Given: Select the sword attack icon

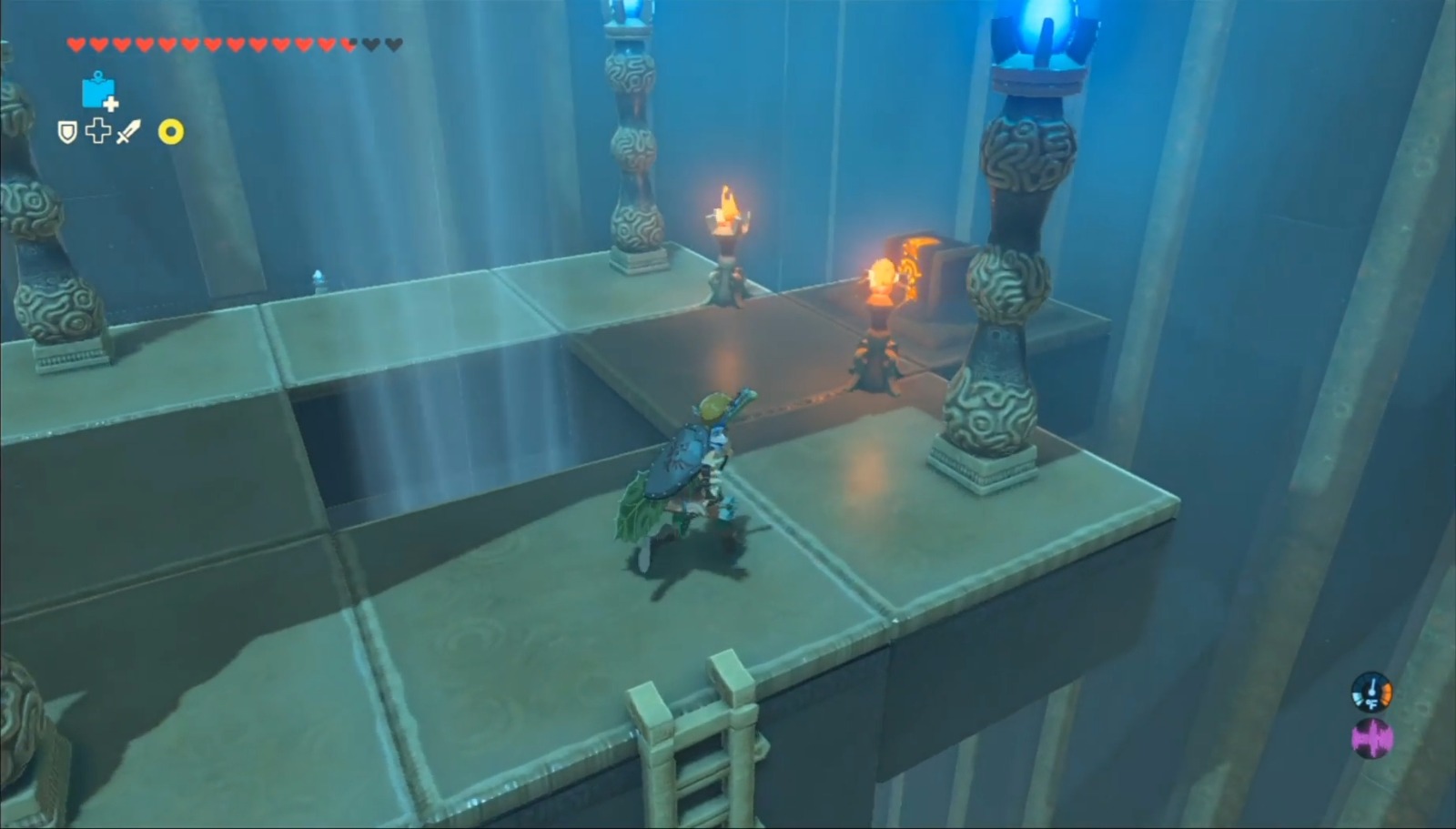Looking at the screenshot, I should click(x=130, y=132).
